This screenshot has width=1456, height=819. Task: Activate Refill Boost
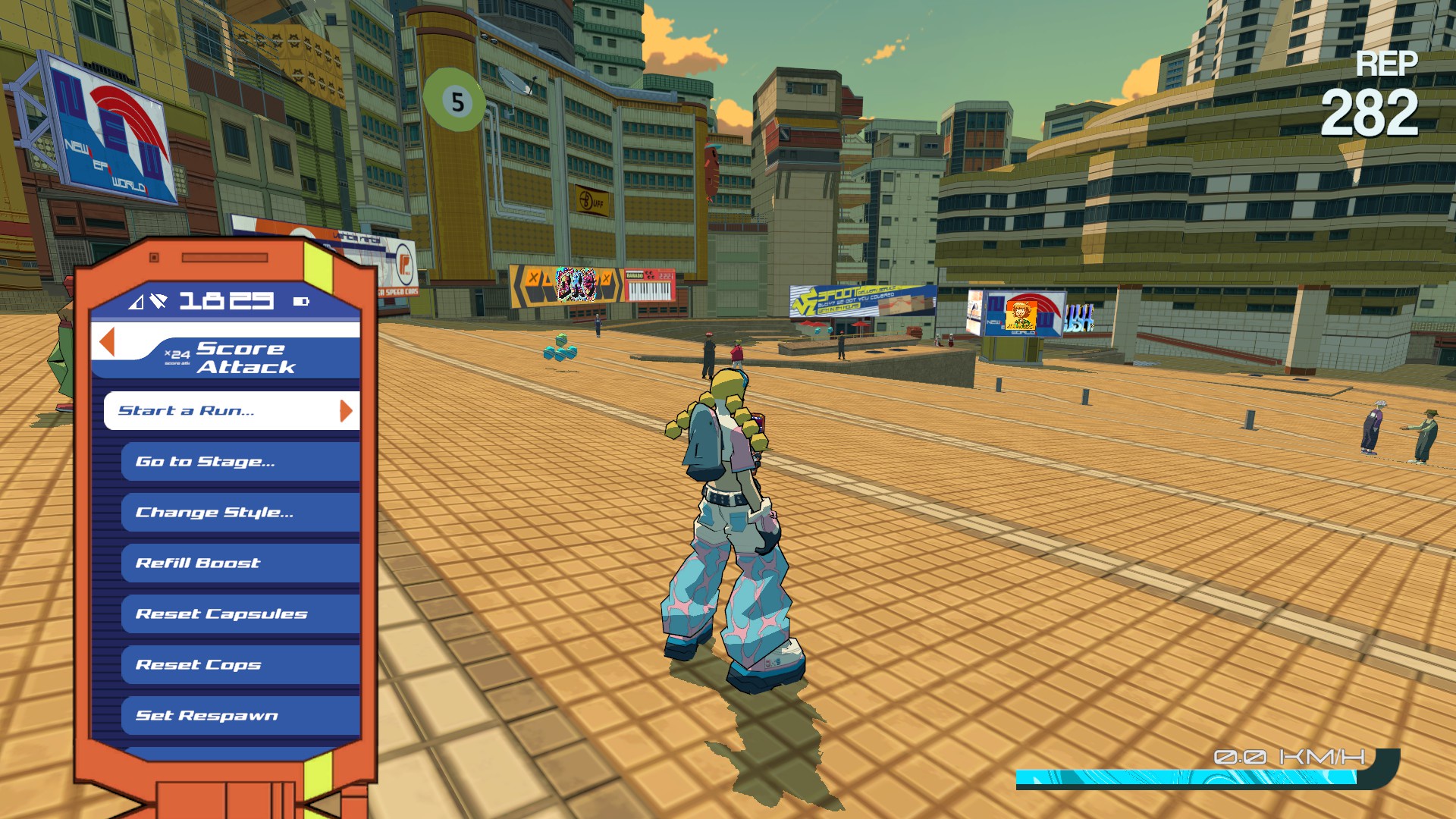240,563
